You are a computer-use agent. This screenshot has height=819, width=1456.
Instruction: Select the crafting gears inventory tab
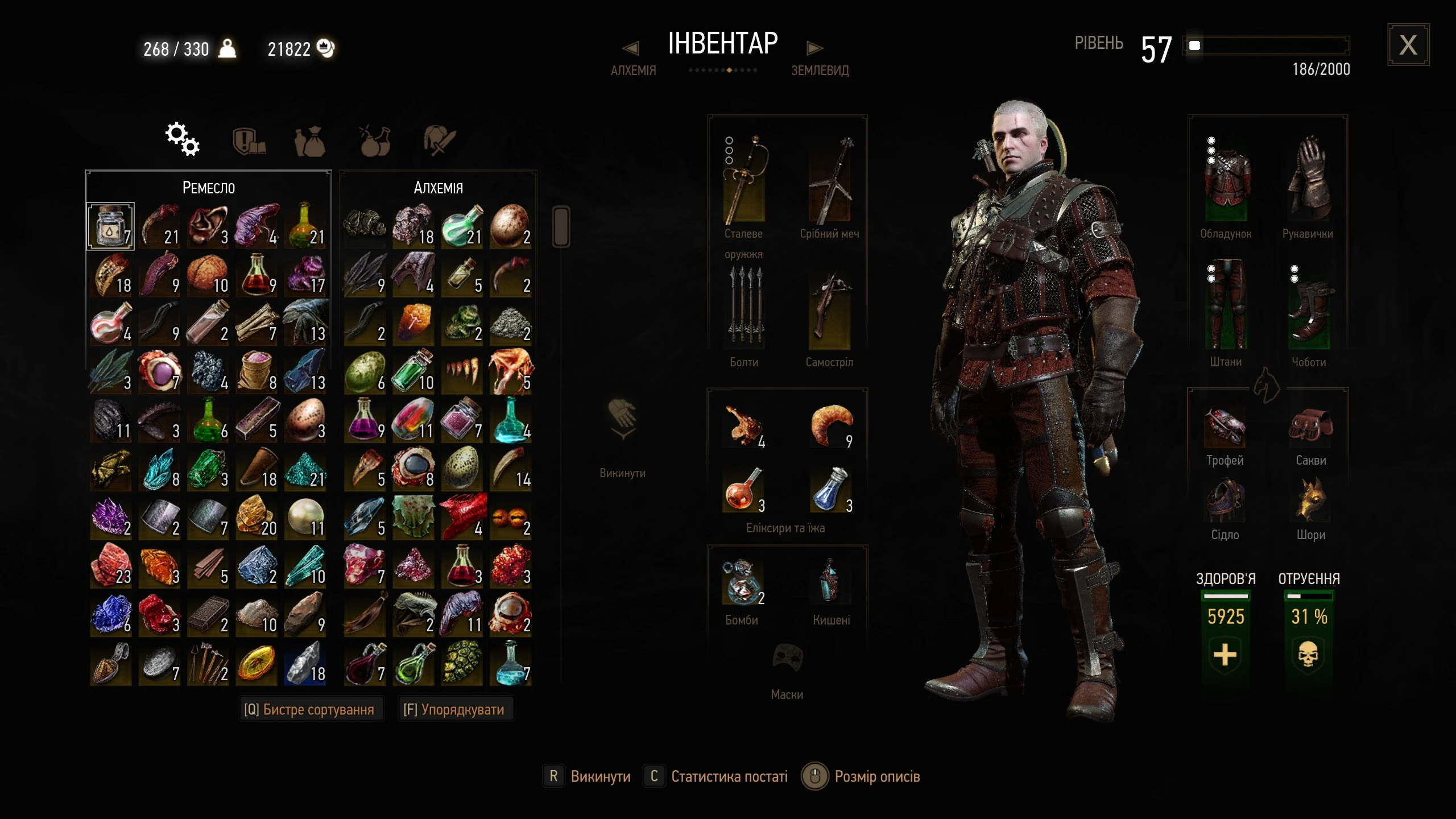point(182,139)
